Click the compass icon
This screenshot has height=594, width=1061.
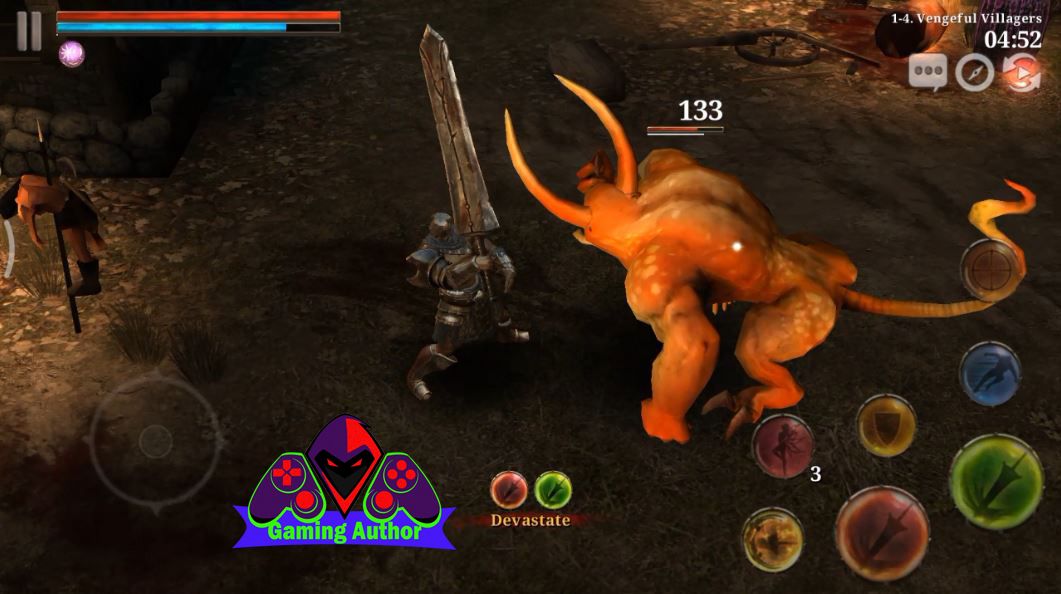pos(974,73)
